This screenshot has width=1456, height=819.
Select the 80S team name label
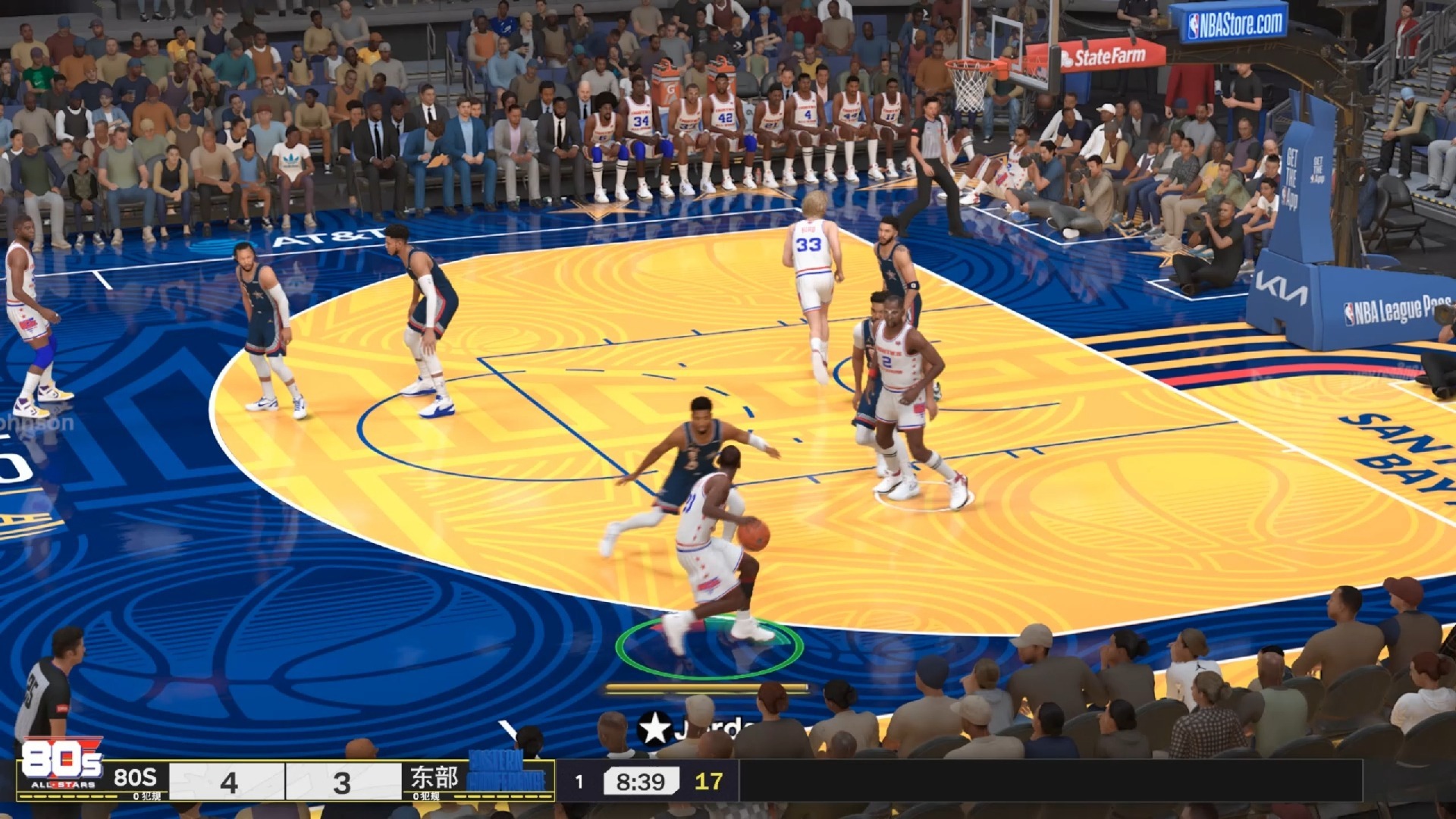[136, 776]
